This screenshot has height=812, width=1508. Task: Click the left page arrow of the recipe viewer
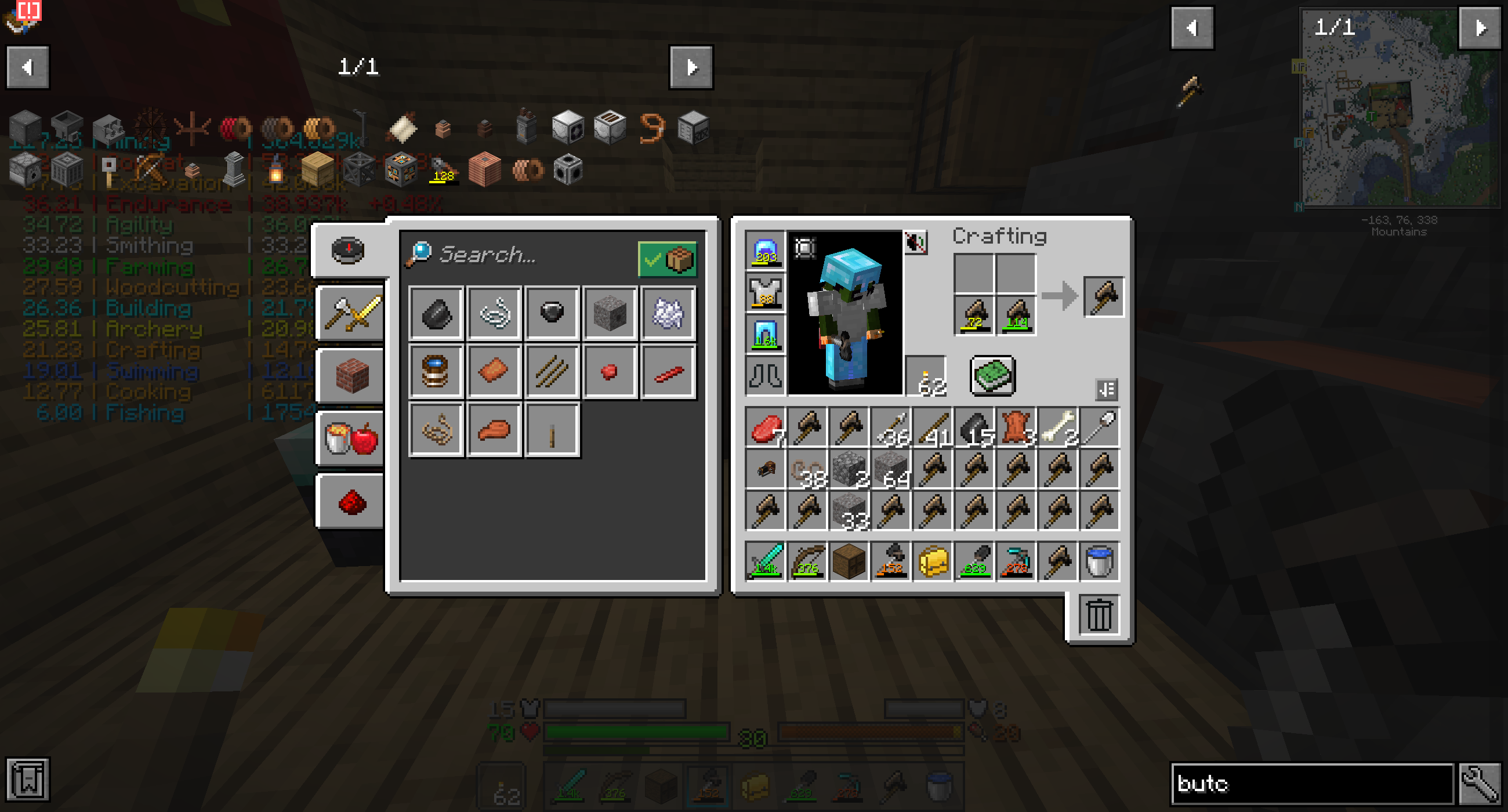tap(27, 67)
